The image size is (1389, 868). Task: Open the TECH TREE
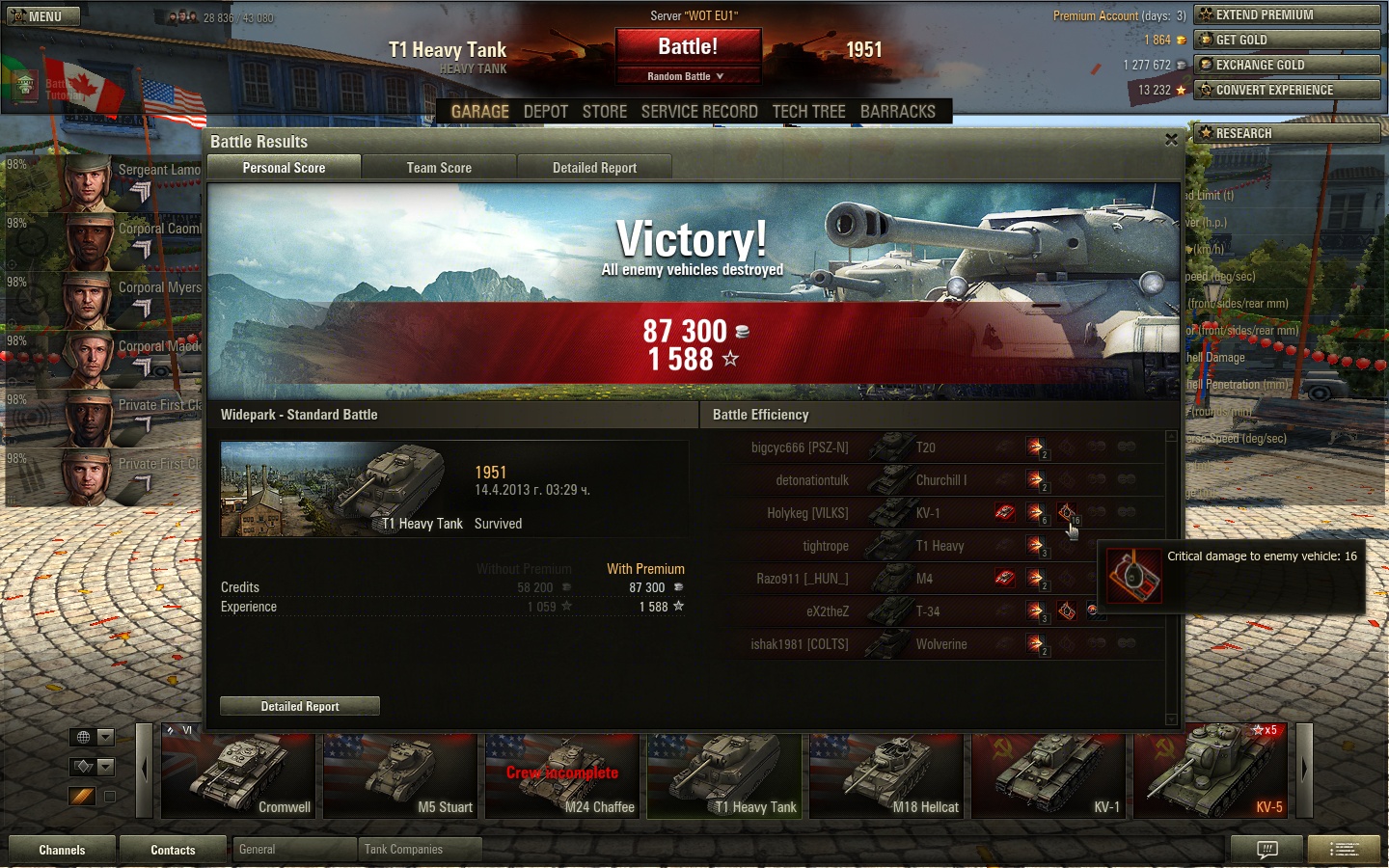[x=808, y=112]
